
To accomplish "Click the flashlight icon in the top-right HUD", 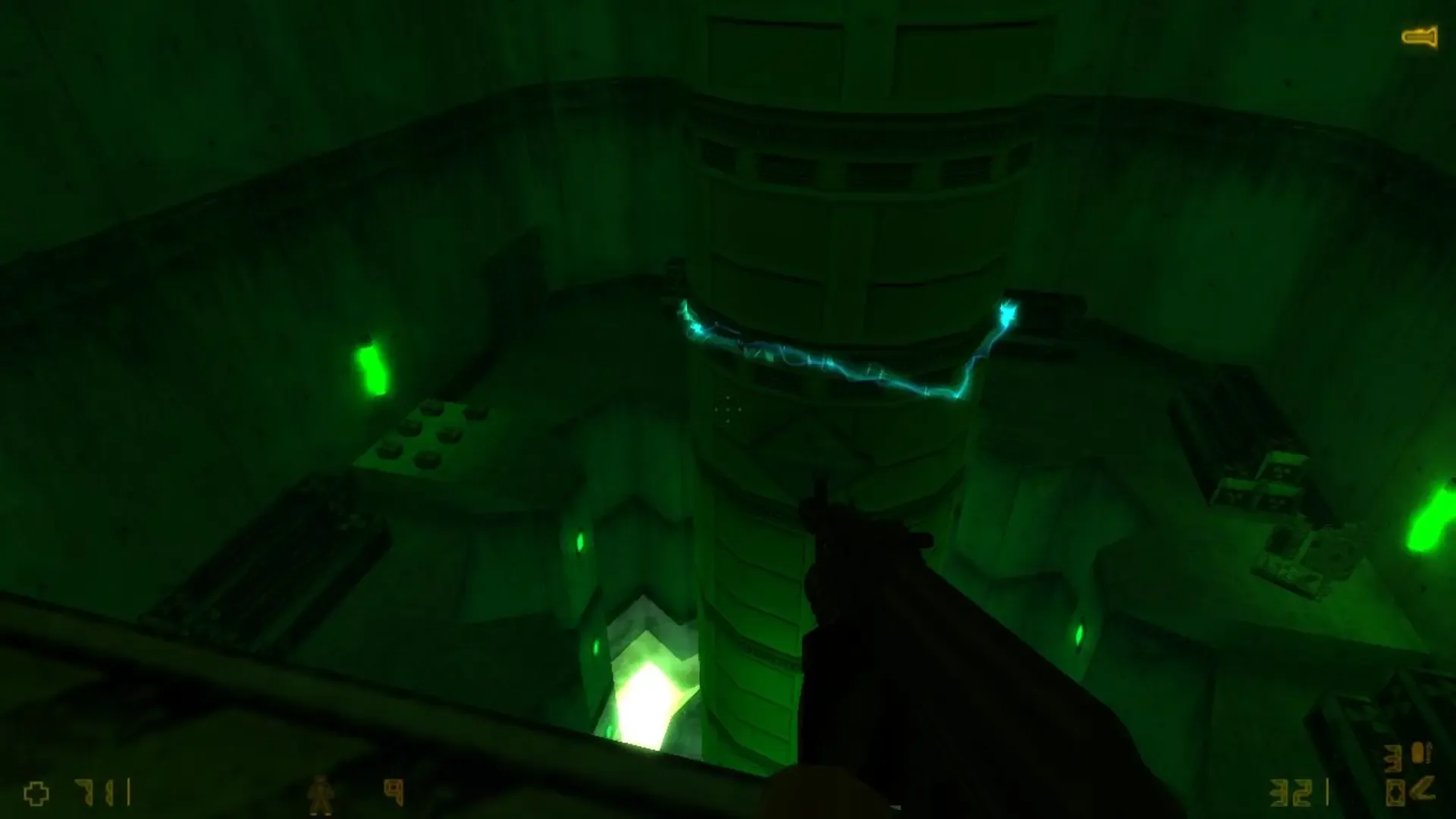I will pyautogui.click(x=1420, y=36).
